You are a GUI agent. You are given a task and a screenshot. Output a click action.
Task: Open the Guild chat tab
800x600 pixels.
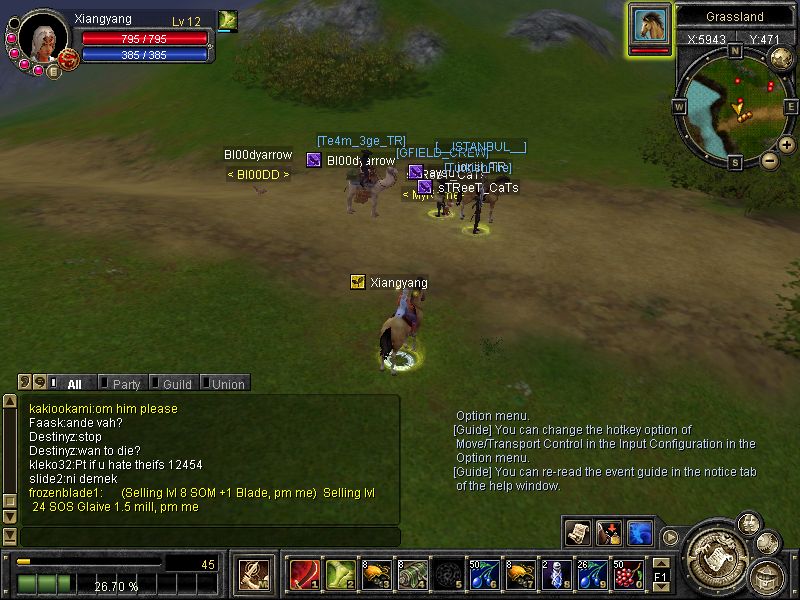tap(174, 383)
